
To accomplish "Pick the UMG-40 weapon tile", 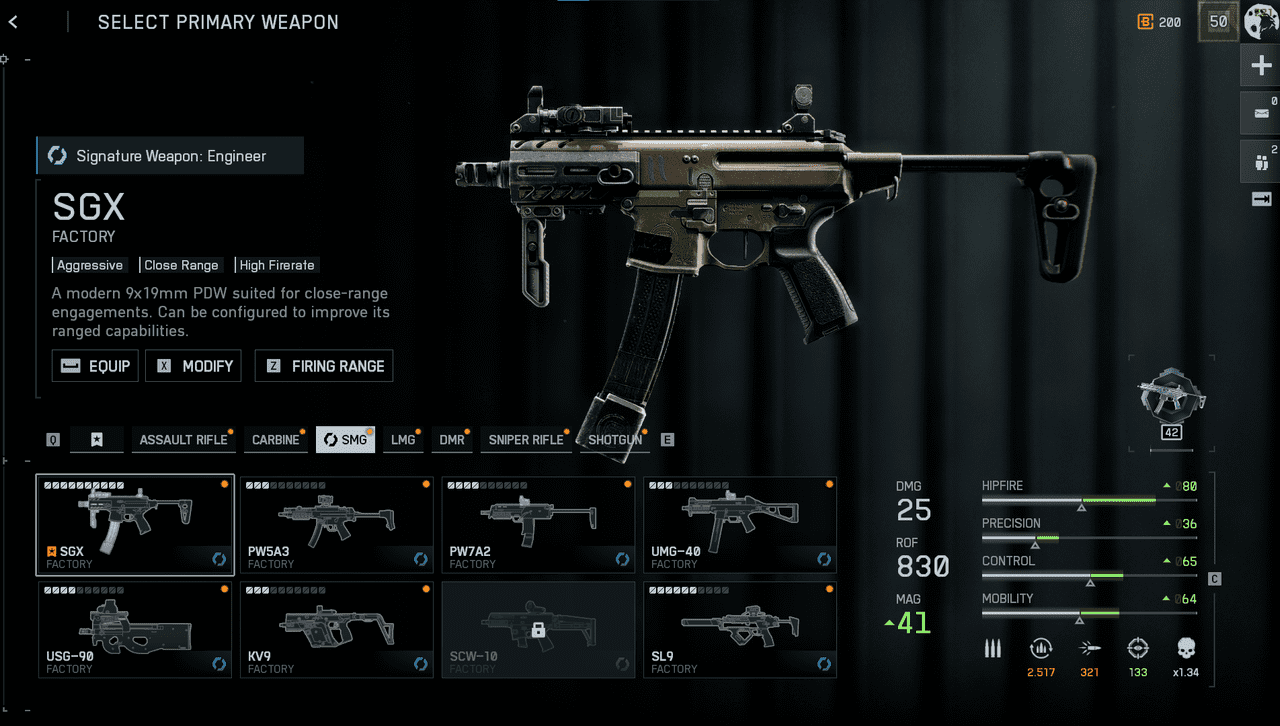I will tap(740, 525).
